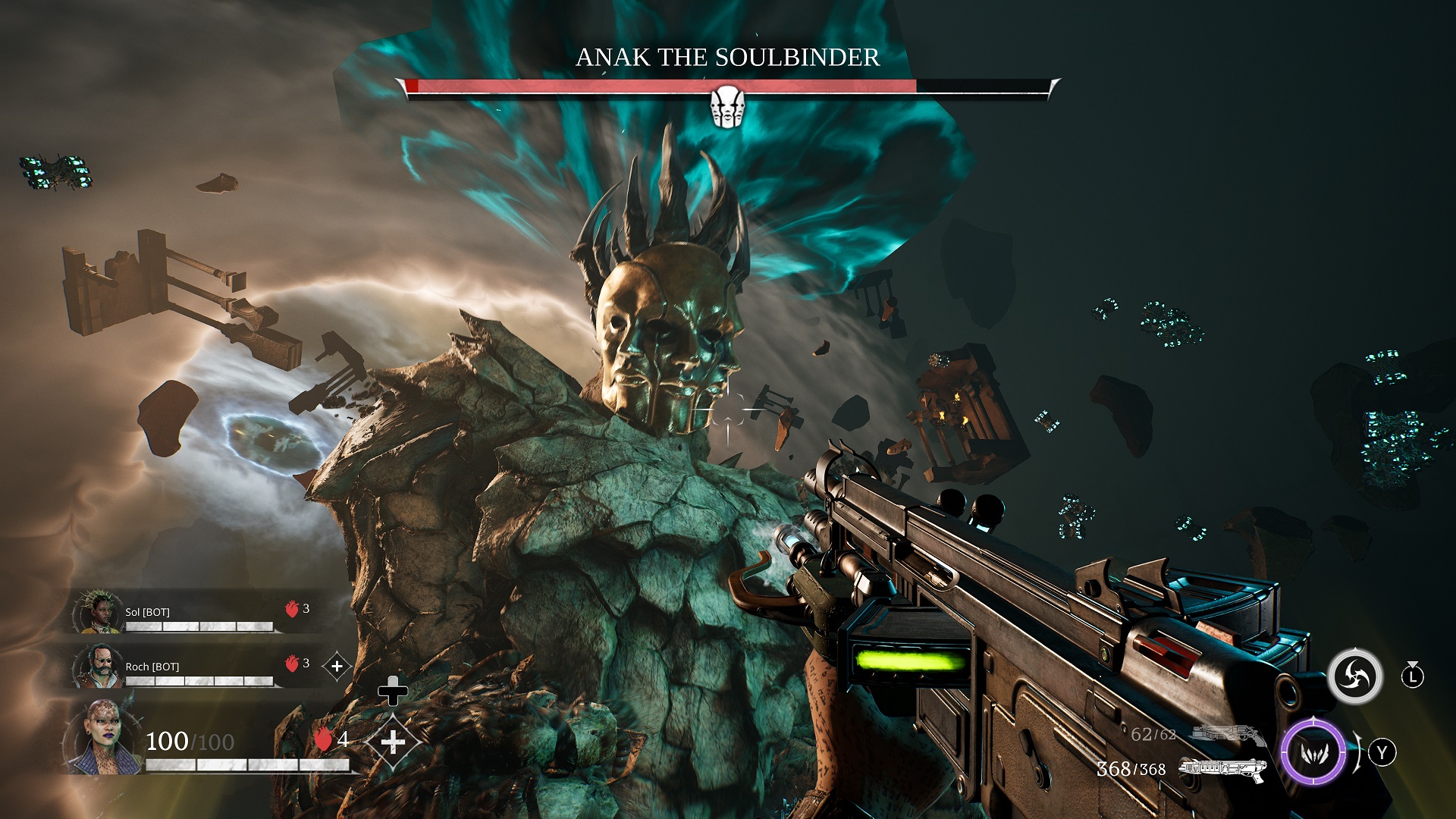Activate the purple claw ability icon
Image resolution: width=1456 pixels, height=819 pixels.
click(1313, 752)
